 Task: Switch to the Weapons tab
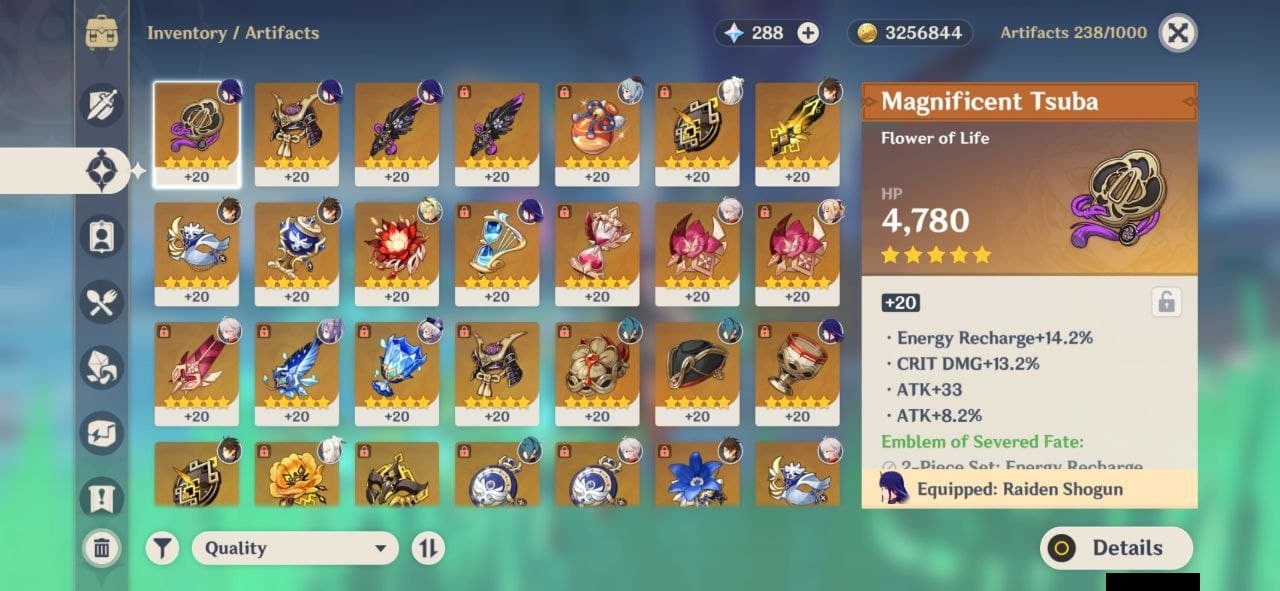coord(102,105)
